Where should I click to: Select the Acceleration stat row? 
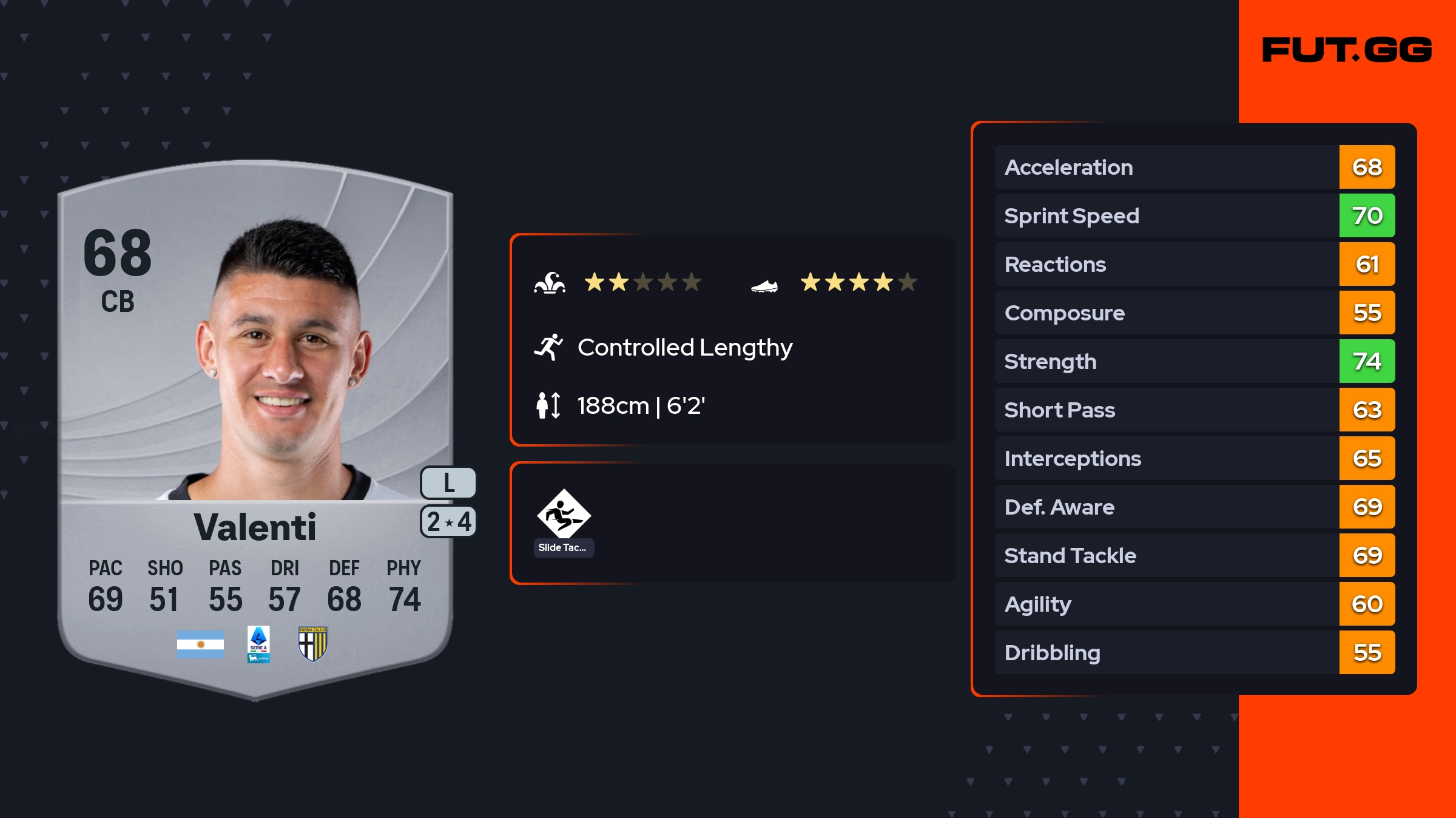(1194, 167)
